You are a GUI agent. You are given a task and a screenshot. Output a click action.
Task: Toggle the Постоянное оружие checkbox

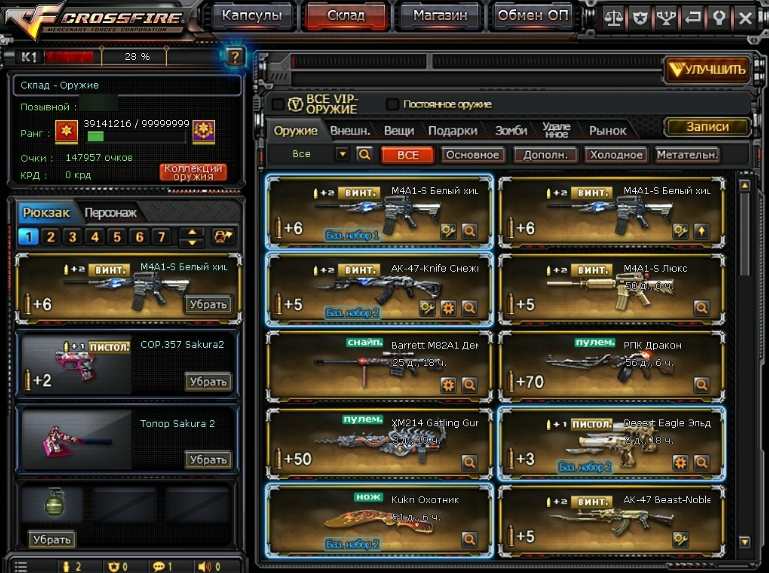pos(393,104)
